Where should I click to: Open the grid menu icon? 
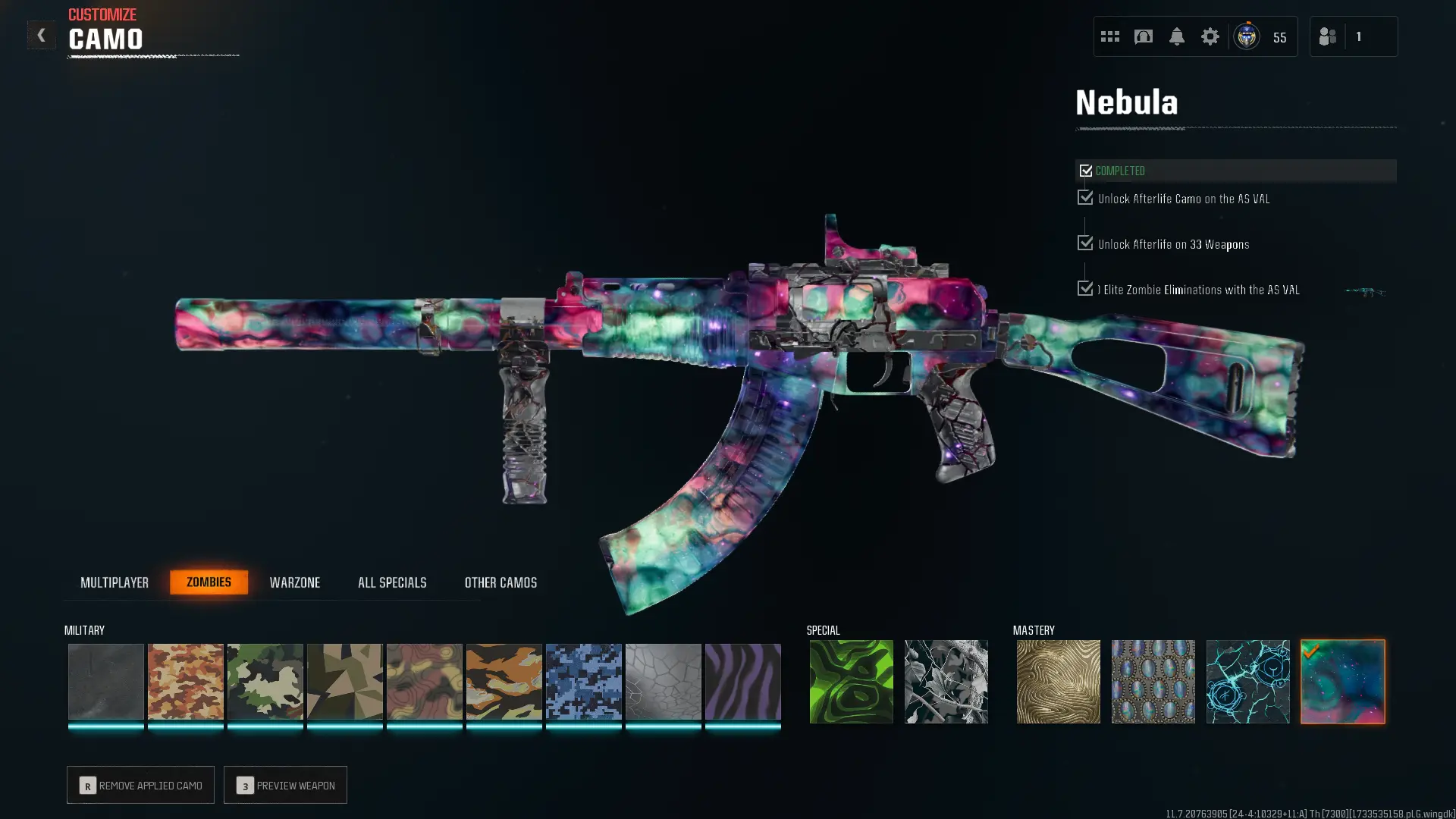tap(1109, 36)
